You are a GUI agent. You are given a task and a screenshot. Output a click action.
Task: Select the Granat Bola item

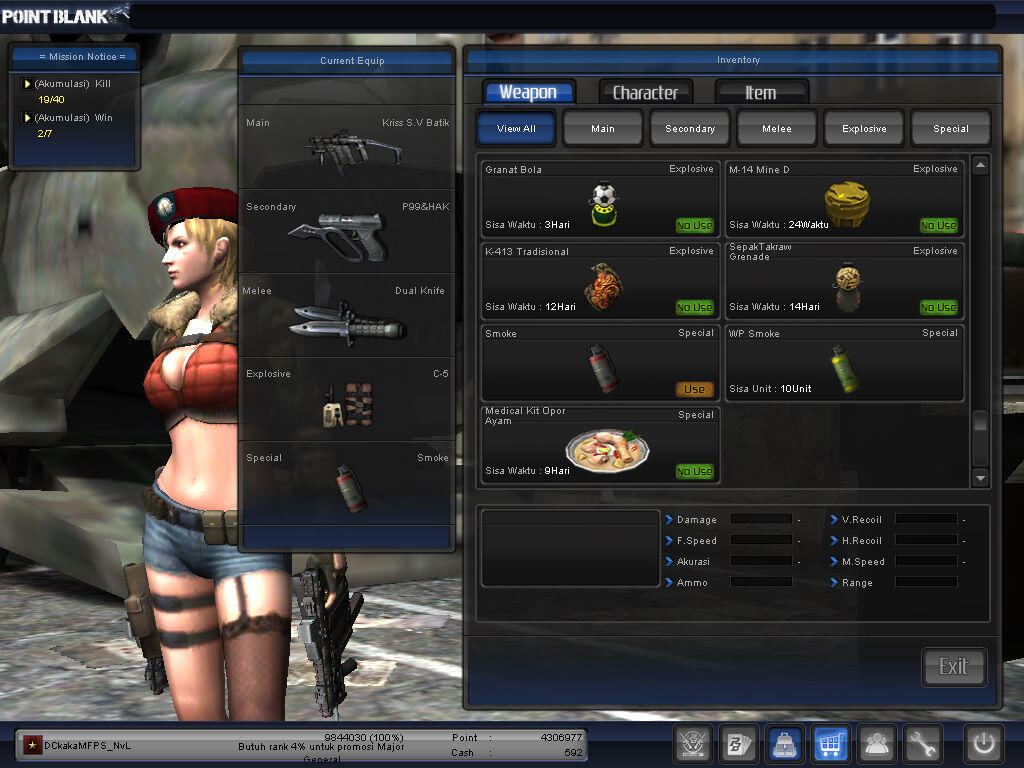pyautogui.click(x=600, y=199)
